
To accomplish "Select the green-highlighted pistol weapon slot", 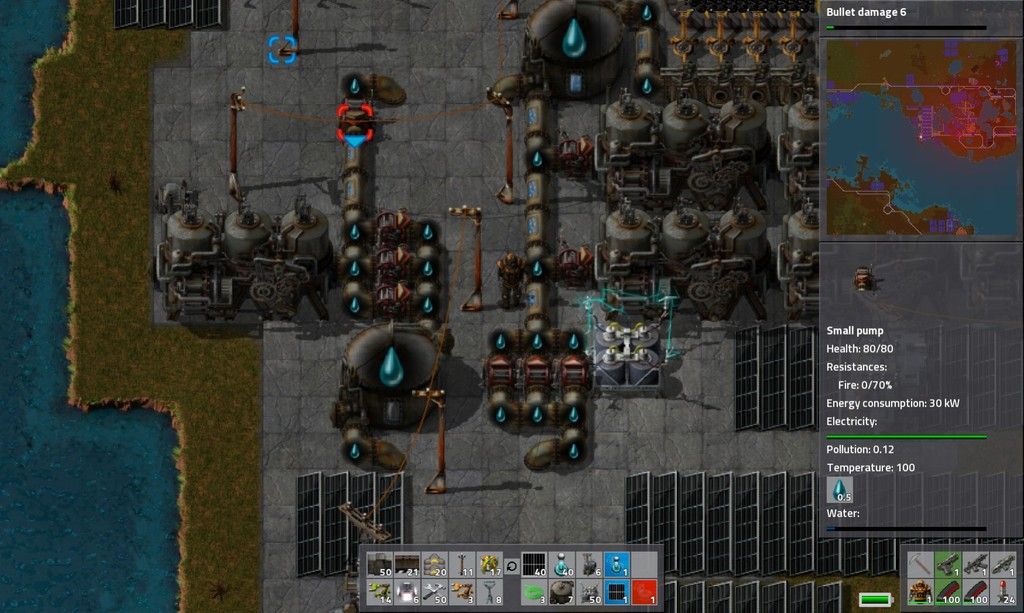I will [x=947, y=565].
